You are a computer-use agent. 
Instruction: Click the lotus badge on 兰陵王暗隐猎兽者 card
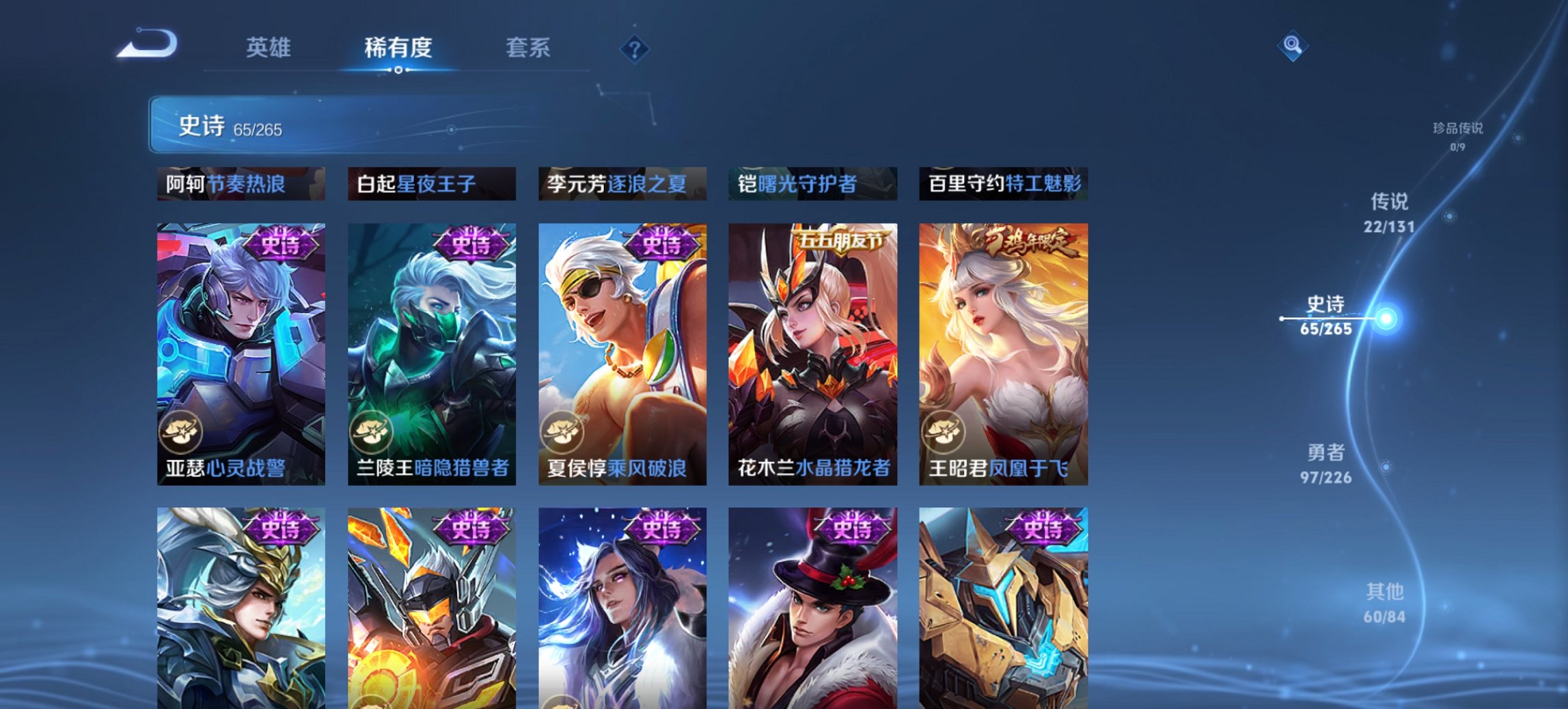point(372,430)
